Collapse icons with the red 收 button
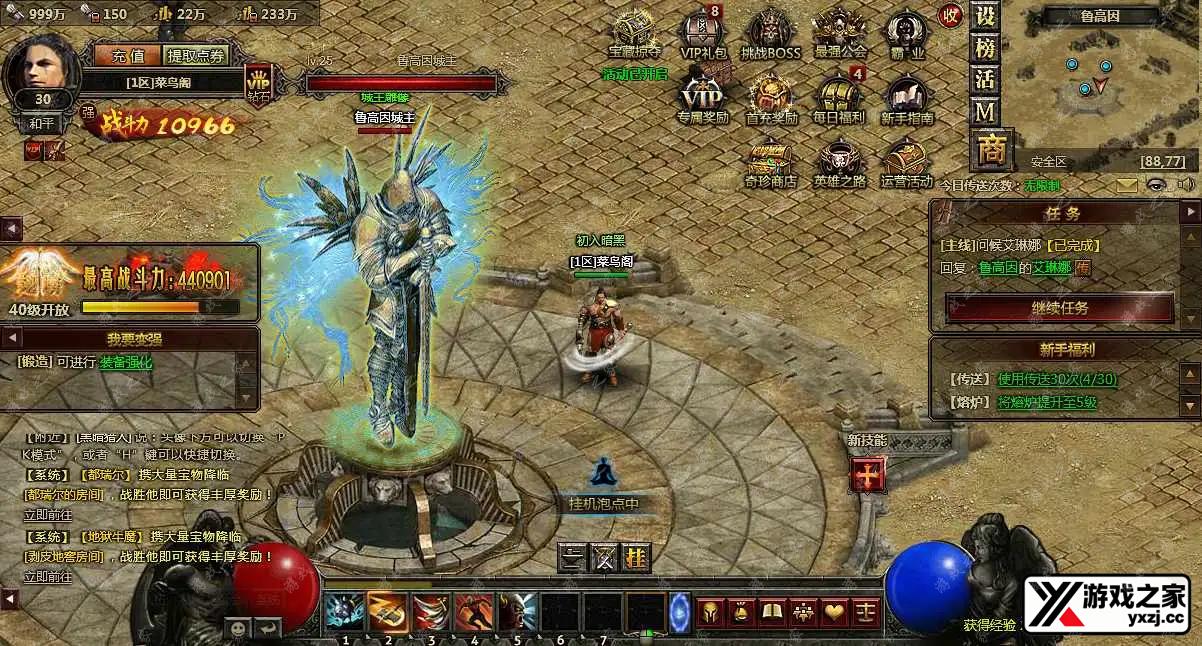This screenshot has height=646, width=1202. click(950, 15)
